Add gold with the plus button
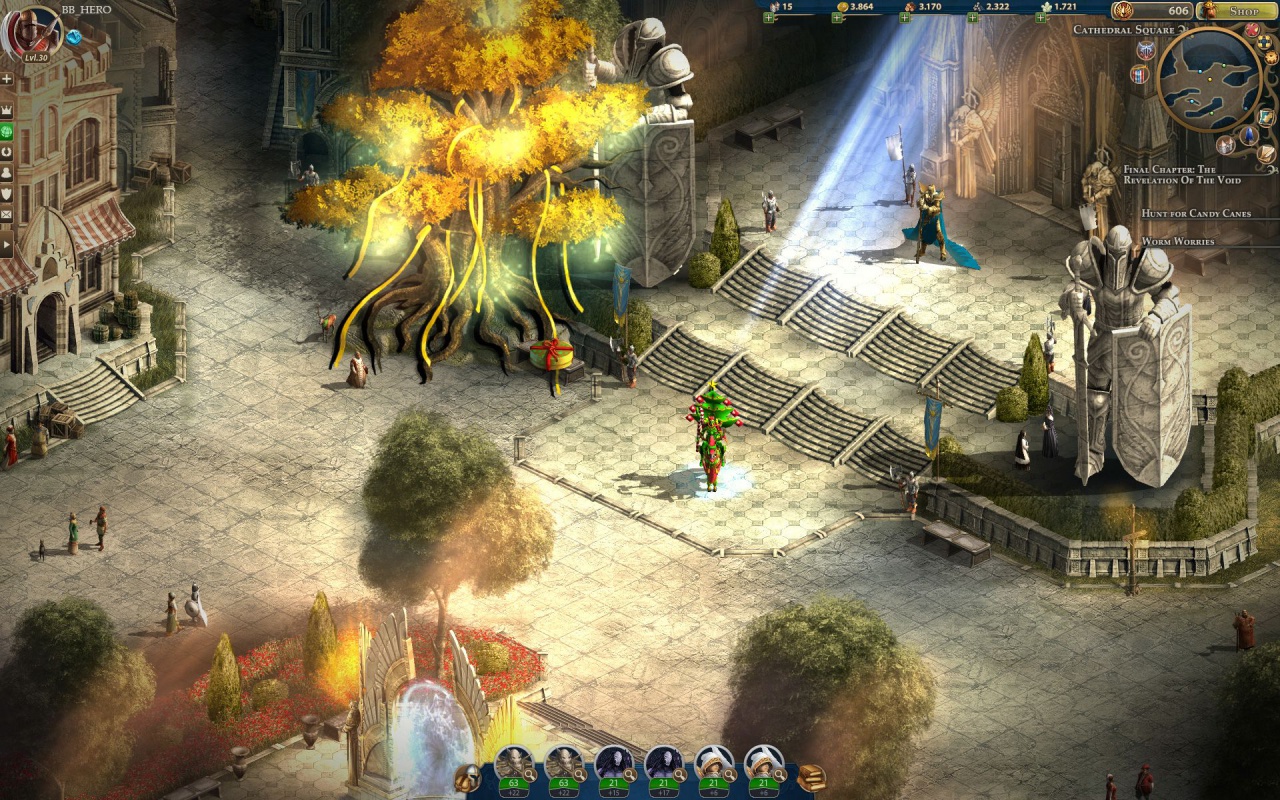The height and width of the screenshot is (800, 1280). 837,18
